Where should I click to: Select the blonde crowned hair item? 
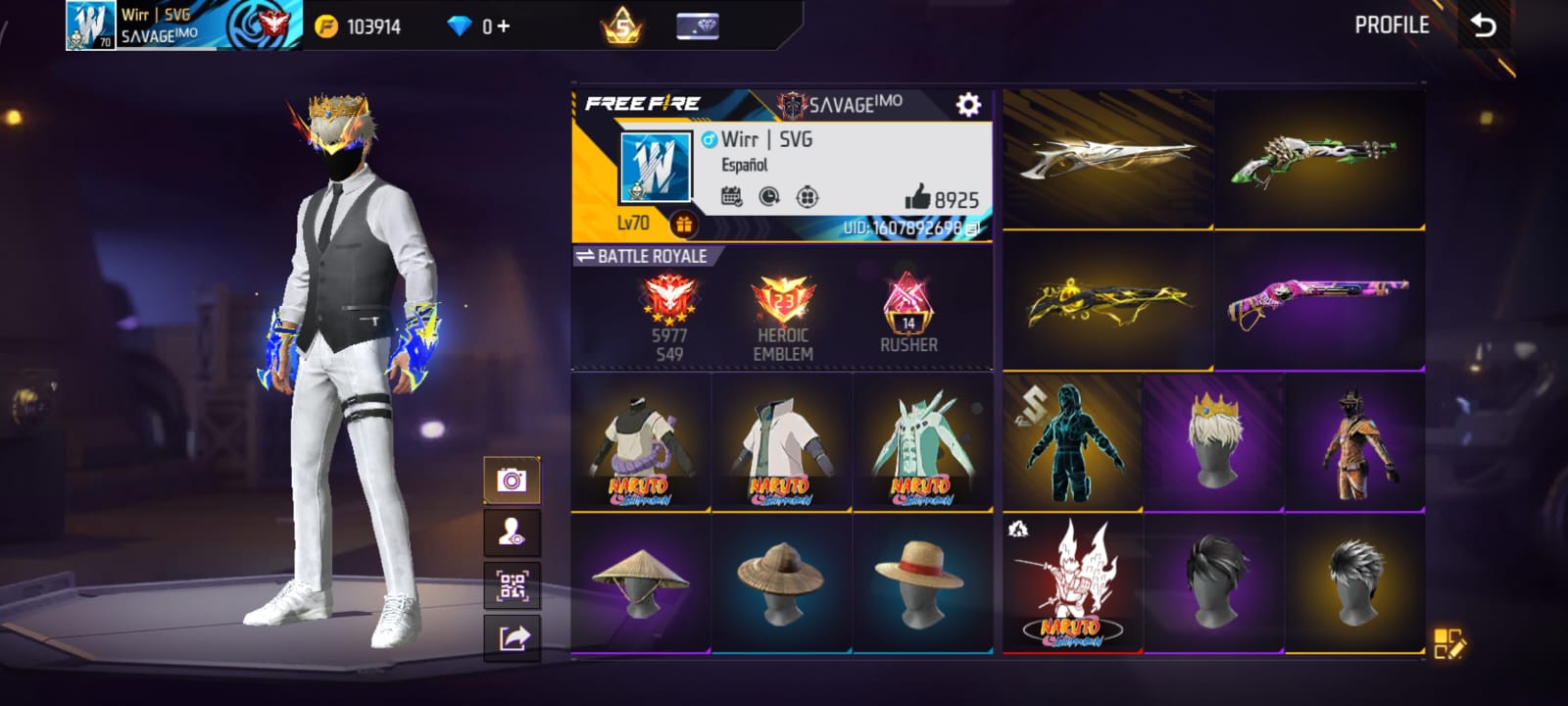point(1213,441)
